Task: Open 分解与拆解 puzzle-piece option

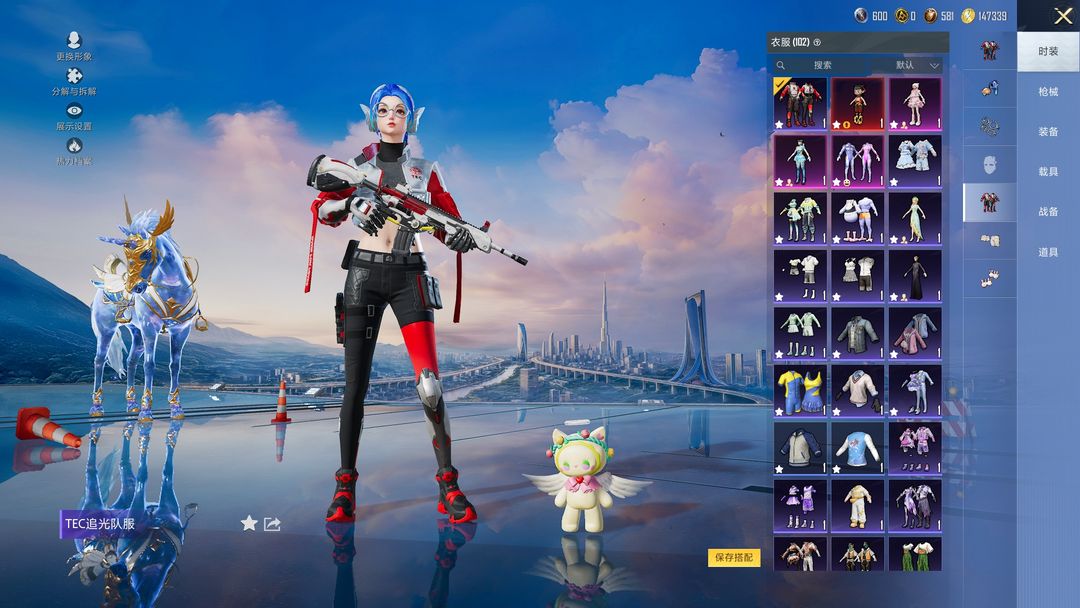Action: [x=74, y=81]
